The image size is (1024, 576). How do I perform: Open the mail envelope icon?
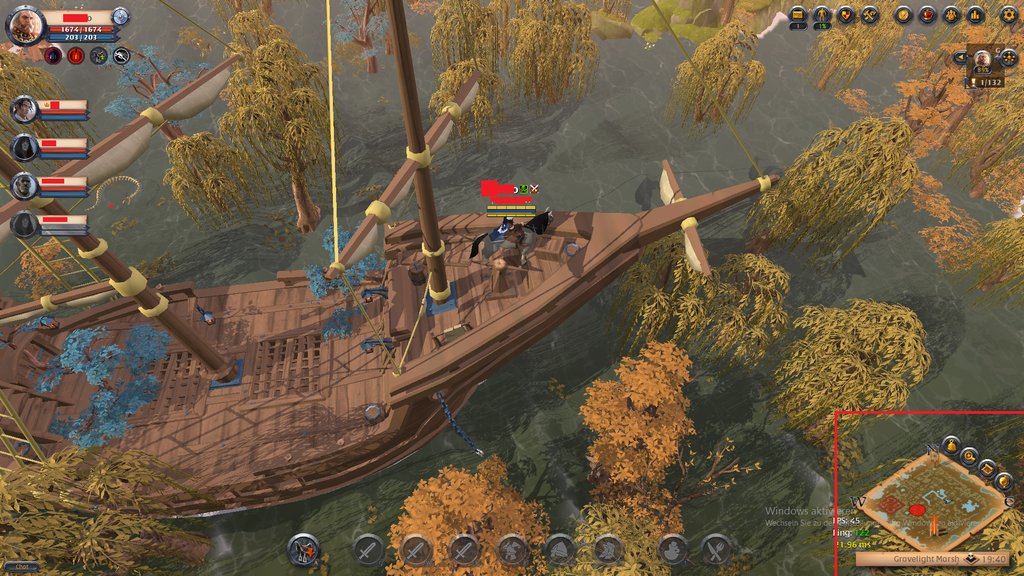(x=798, y=14)
